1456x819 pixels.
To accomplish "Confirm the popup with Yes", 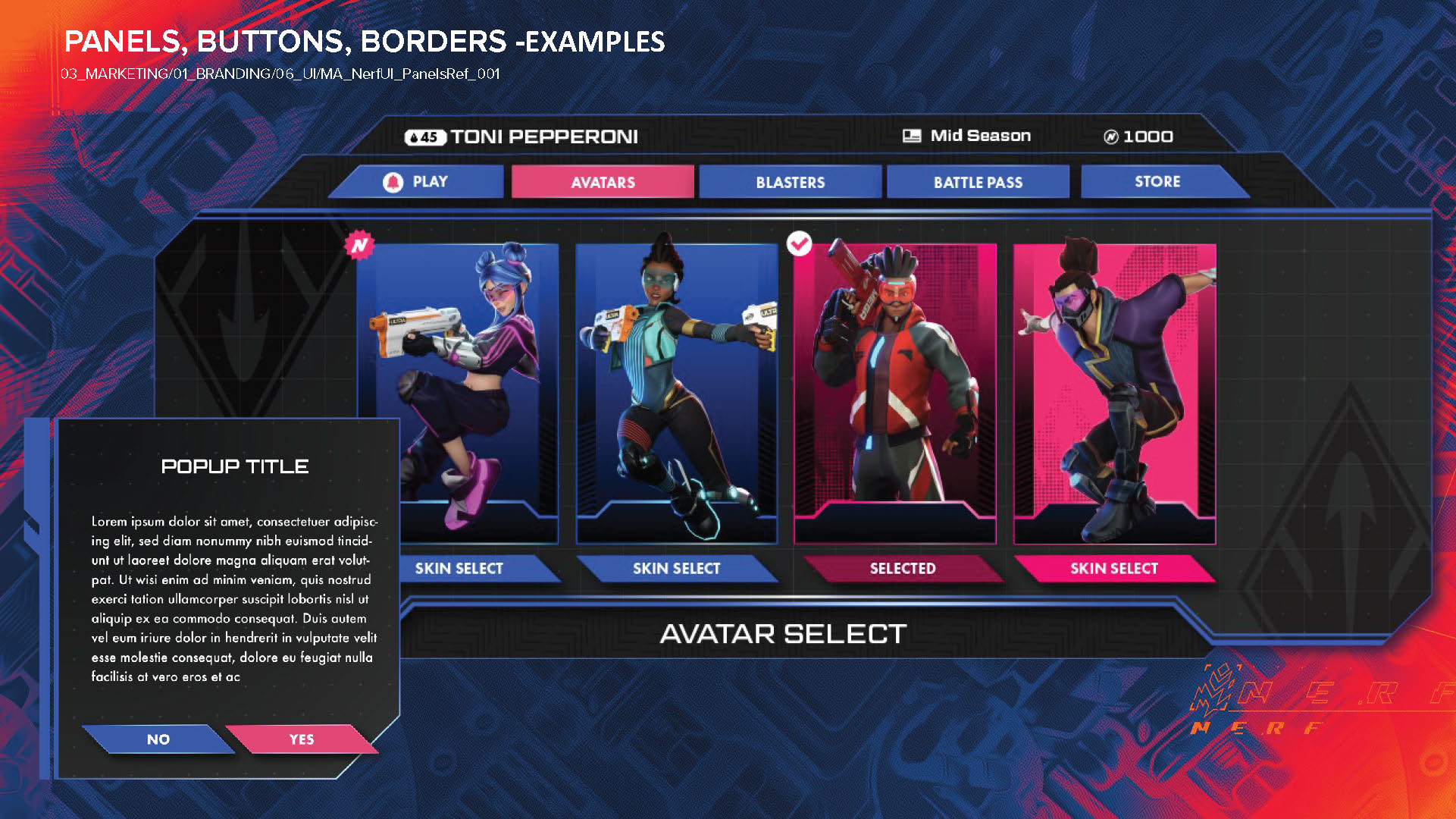I will pyautogui.click(x=302, y=739).
